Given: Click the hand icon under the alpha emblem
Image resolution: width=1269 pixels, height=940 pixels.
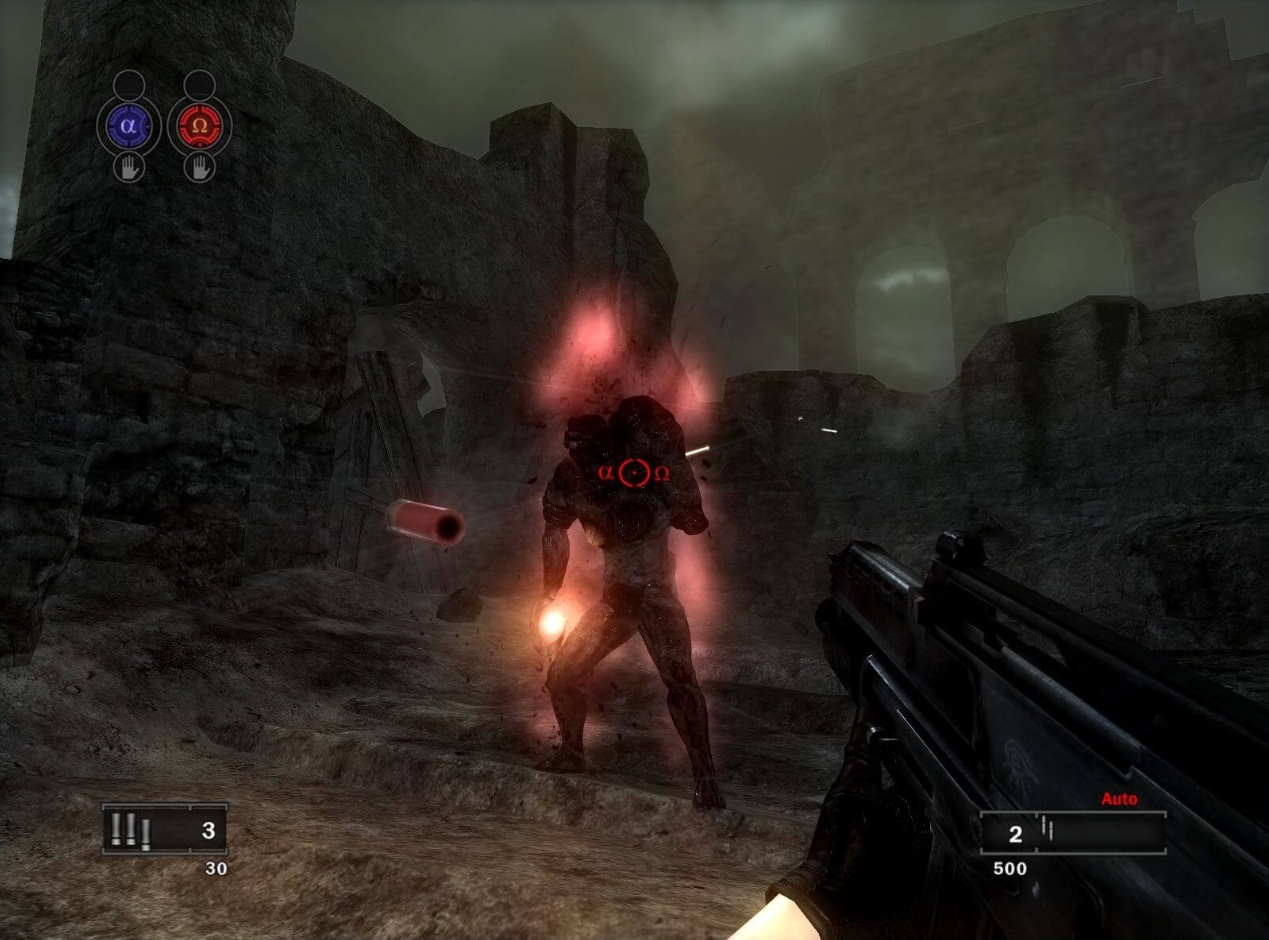Looking at the screenshot, I should (x=129, y=167).
